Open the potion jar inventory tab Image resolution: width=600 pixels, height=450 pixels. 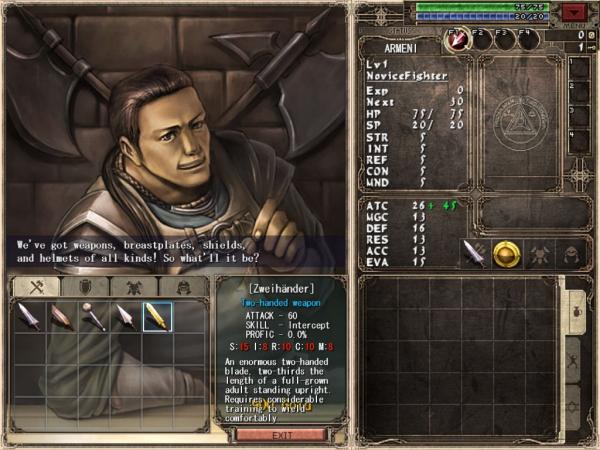[577, 310]
